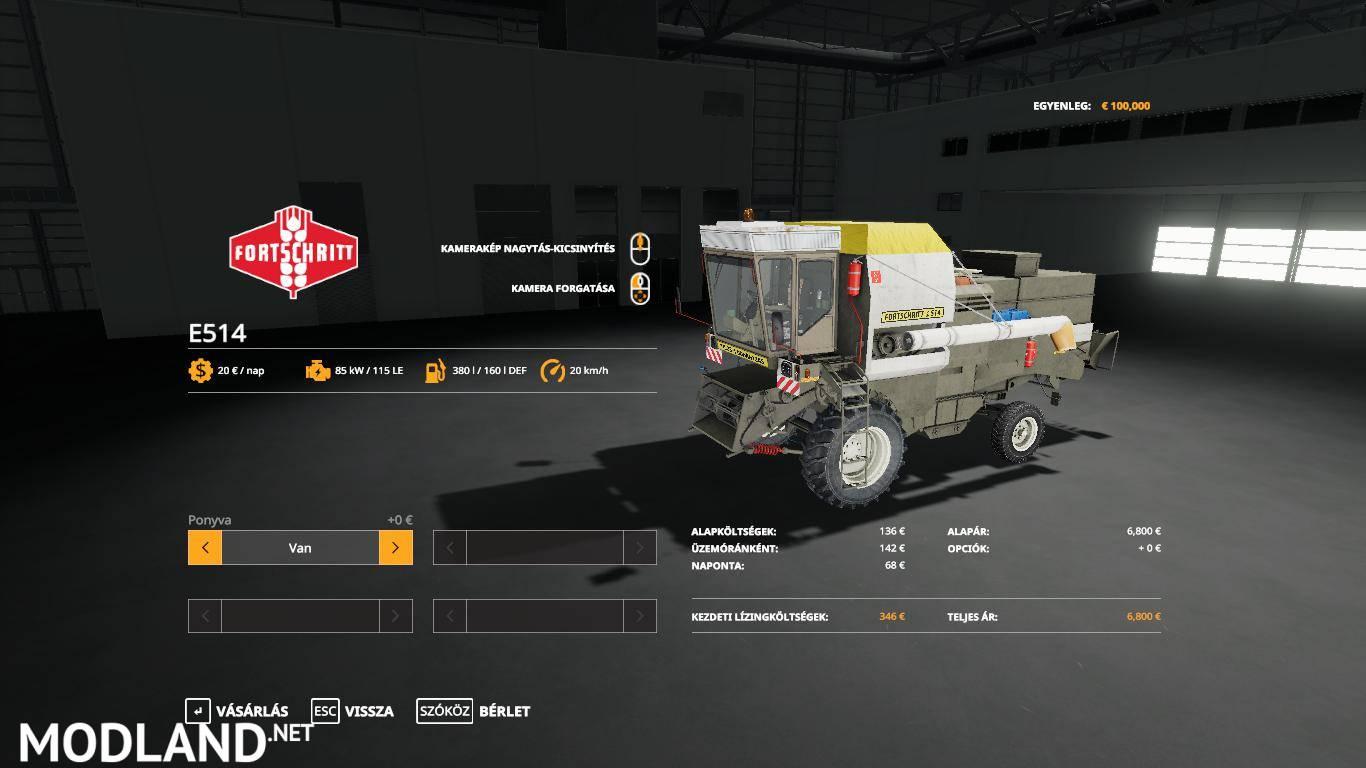This screenshot has height=768, width=1366.
Task: Click the Ponyva value field showing Van
Action: coord(300,548)
